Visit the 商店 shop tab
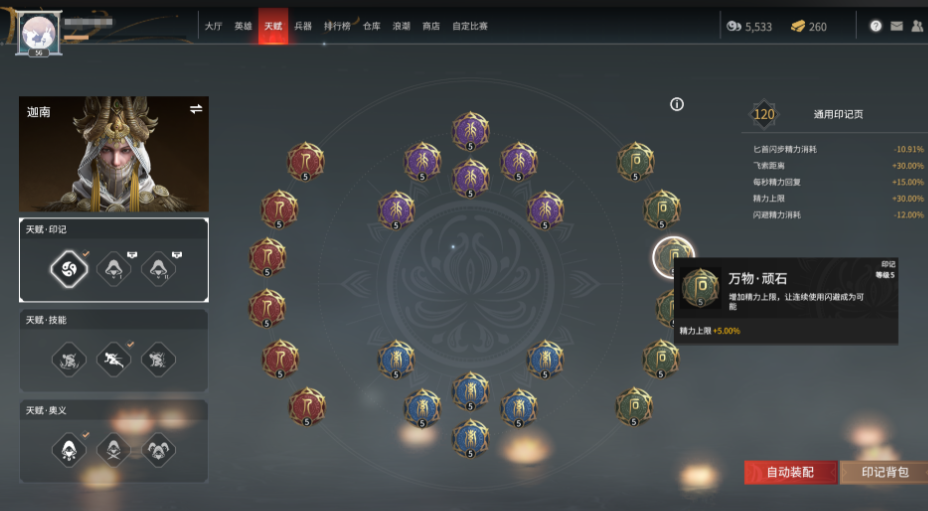The image size is (928, 511). pos(431,26)
